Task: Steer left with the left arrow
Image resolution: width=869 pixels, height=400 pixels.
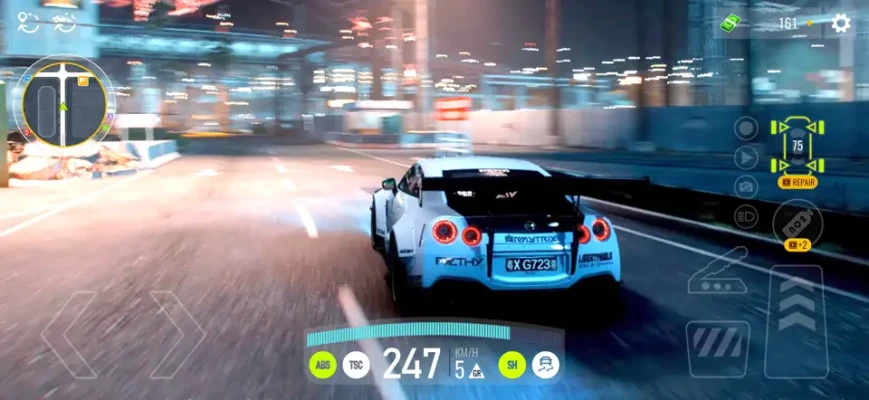Action: (x=69, y=334)
